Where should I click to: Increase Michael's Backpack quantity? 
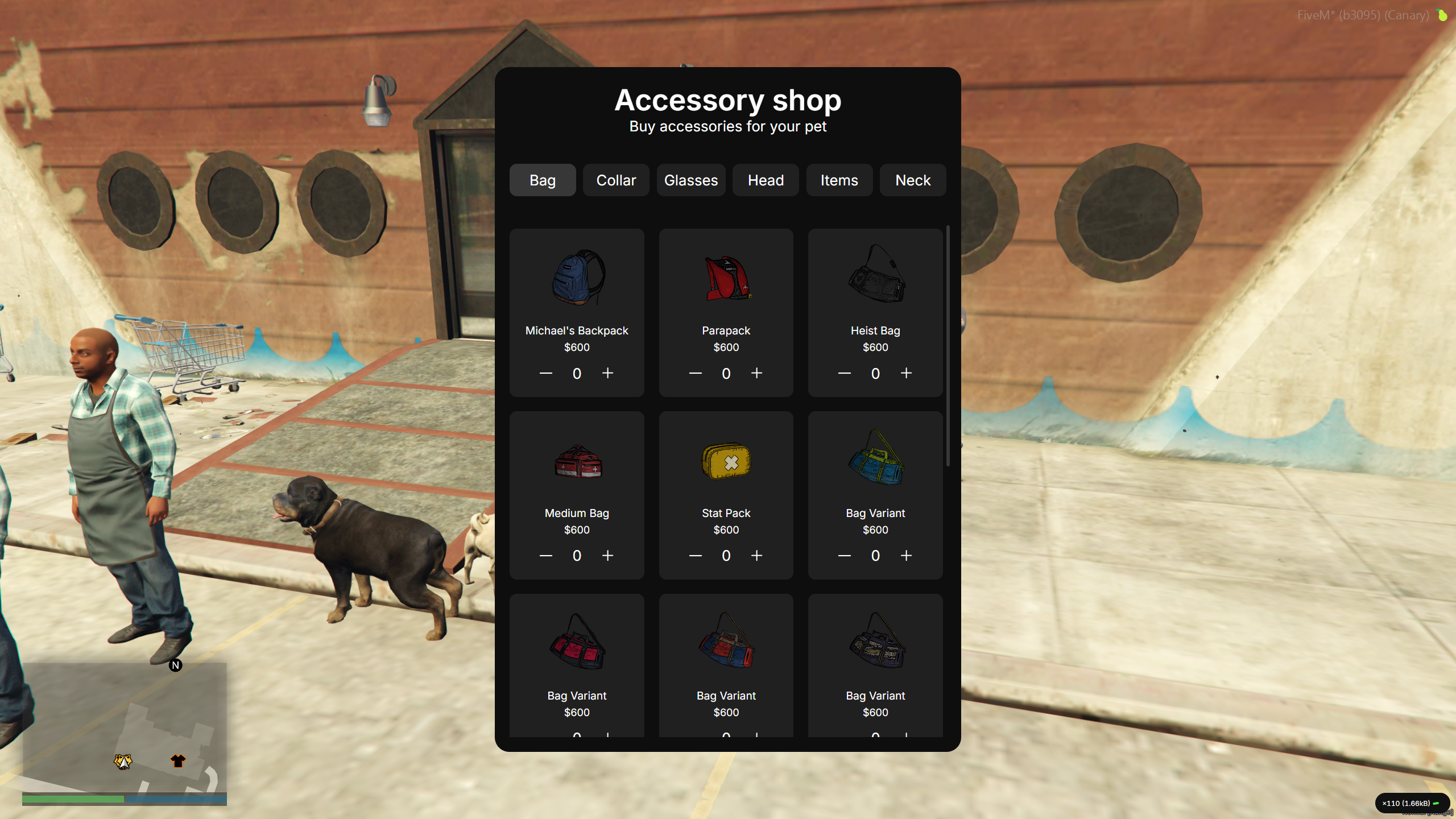(x=607, y=373)
